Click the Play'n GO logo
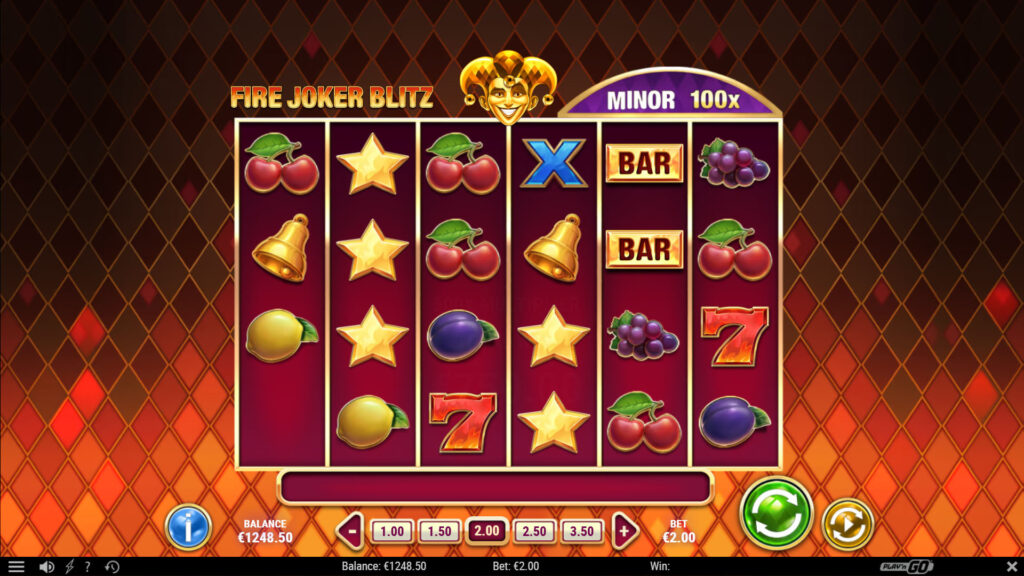Viewport: 1024px width, 576px height. [x=907, y=567]
